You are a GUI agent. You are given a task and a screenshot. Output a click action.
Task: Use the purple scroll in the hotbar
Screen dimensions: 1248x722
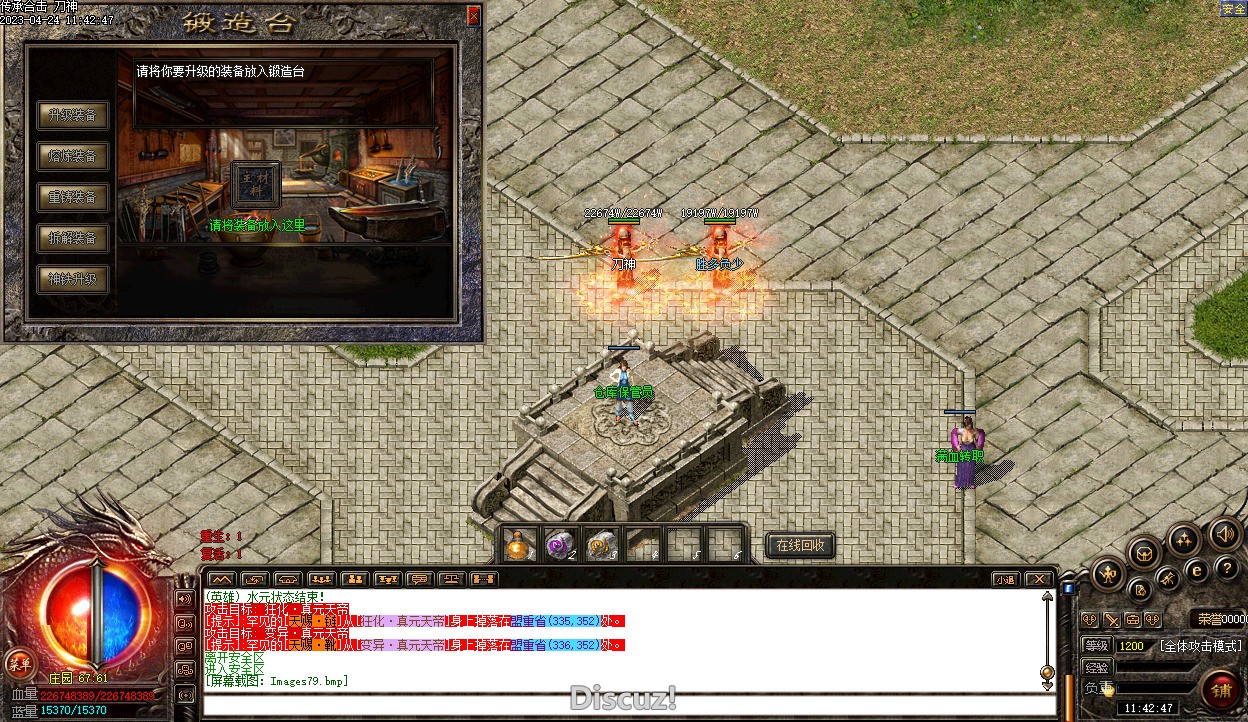pos(558,545)
